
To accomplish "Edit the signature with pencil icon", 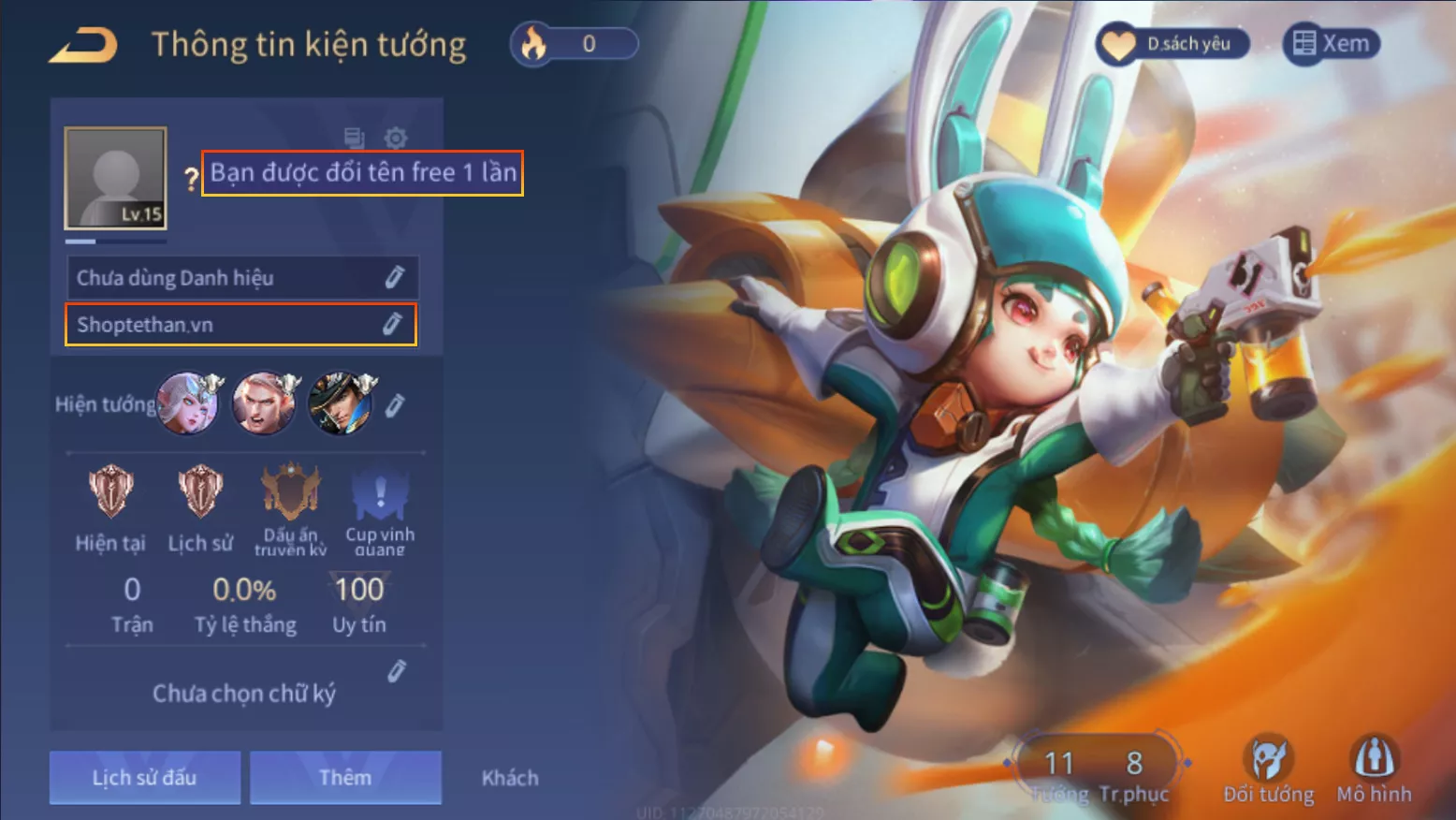I will click(397, 671).
